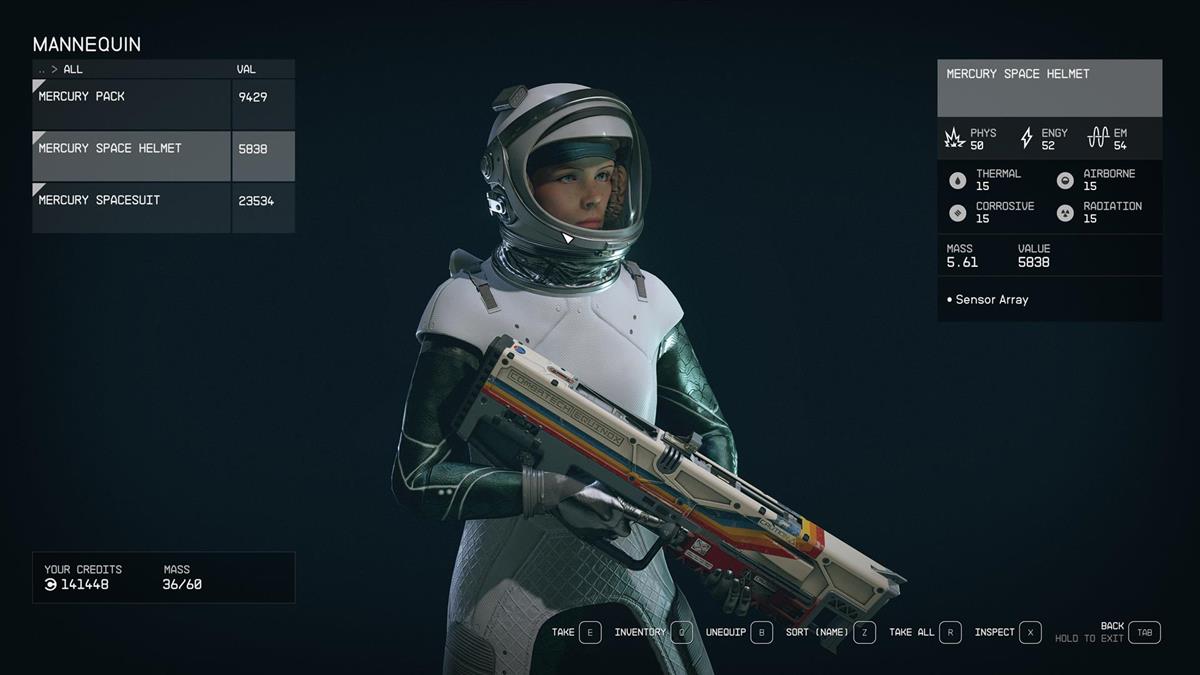This screenshot has height=675, width=1200.
Task: Choose the Mercury Spacesuit entry
Action: 132,208
